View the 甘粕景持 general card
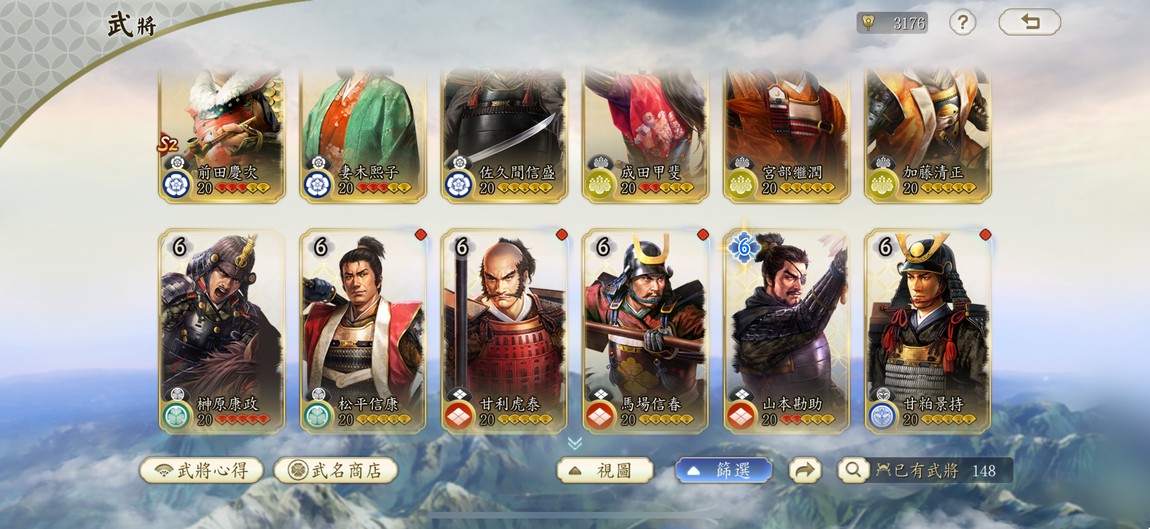1150x529 pixels. pyautogui.click(x=927, y=330)
